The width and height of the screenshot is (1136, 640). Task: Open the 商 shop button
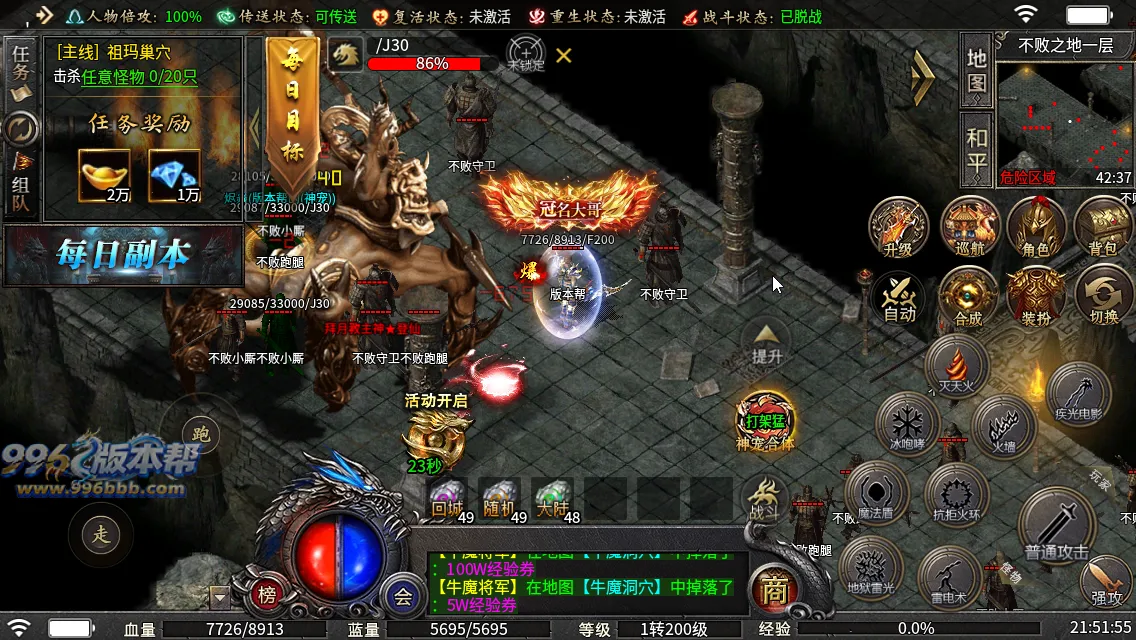point(772,590)
